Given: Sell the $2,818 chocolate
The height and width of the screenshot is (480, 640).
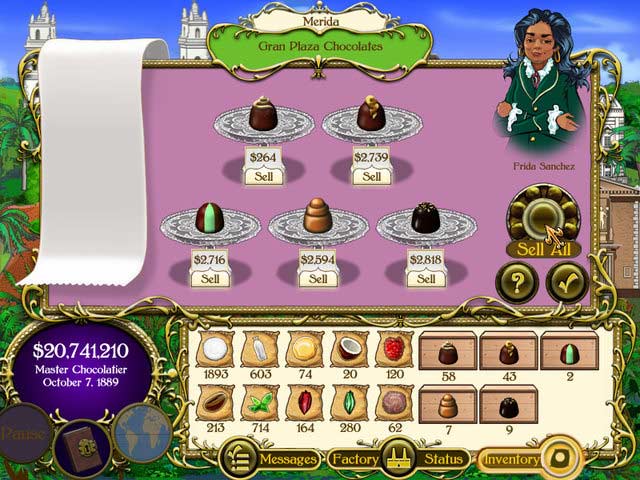Looking at the screenshot, I should click(426, 279).
